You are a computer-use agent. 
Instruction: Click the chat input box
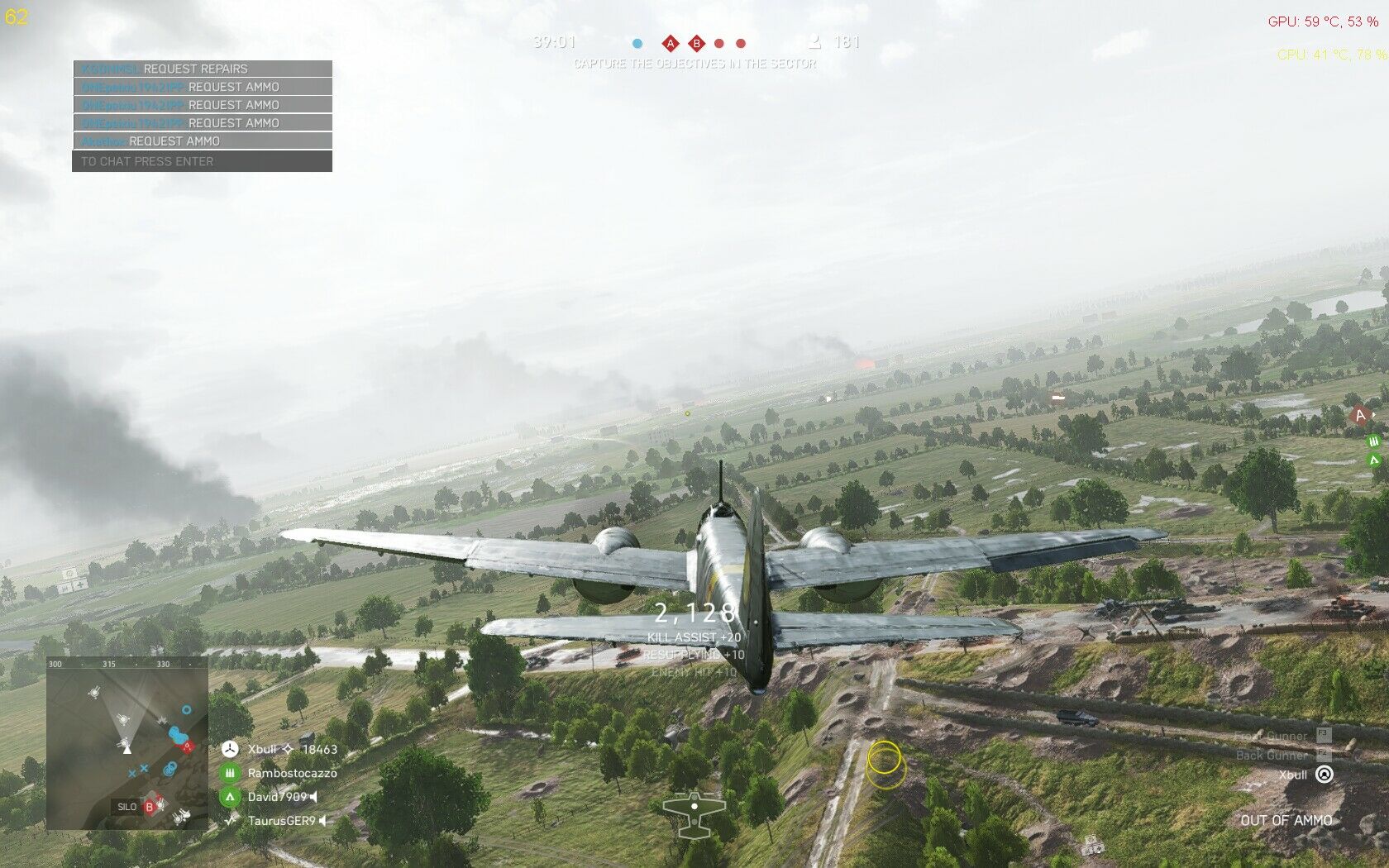(202, 161)
